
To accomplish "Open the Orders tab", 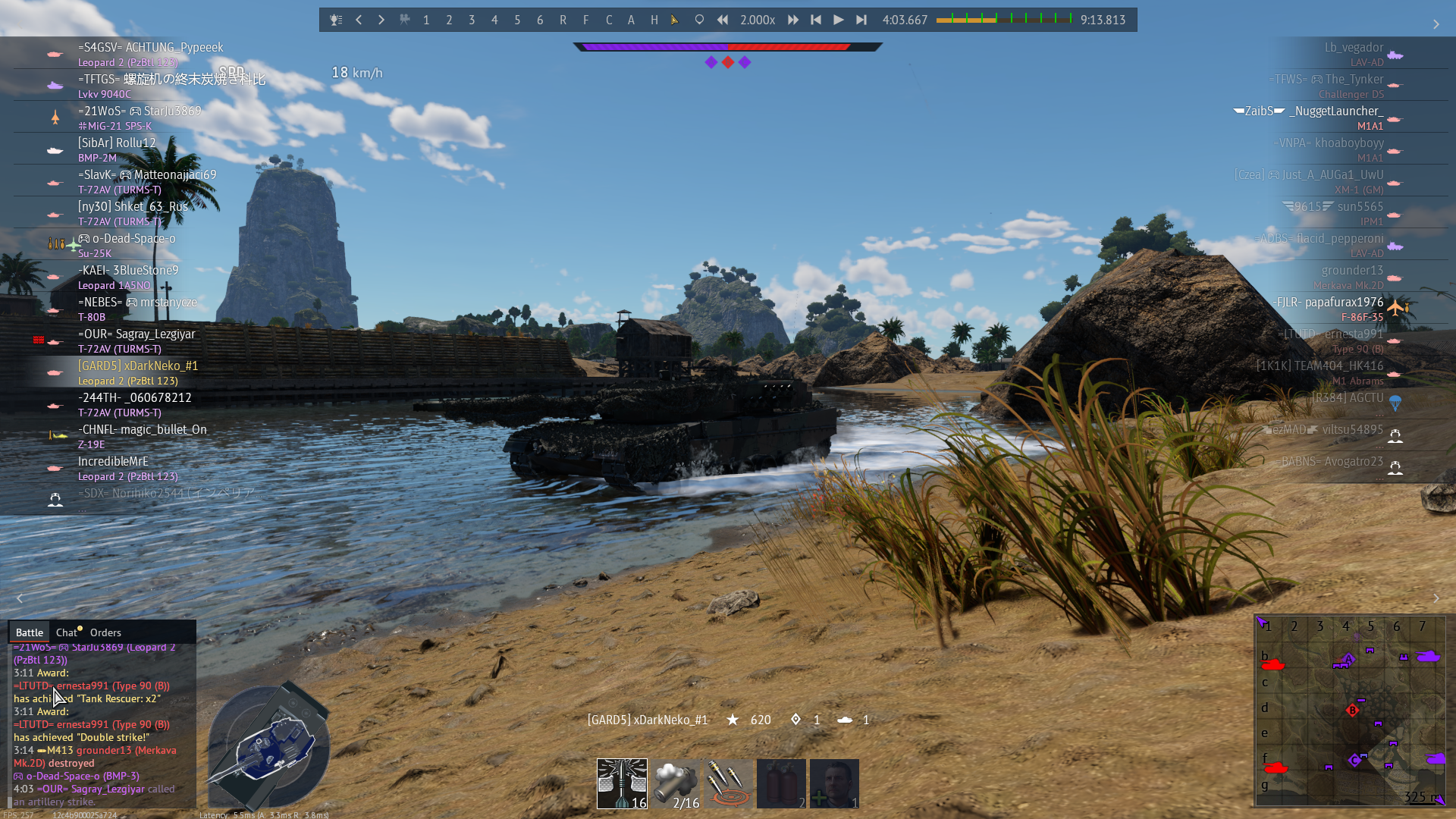I will [x=105, y=632].
